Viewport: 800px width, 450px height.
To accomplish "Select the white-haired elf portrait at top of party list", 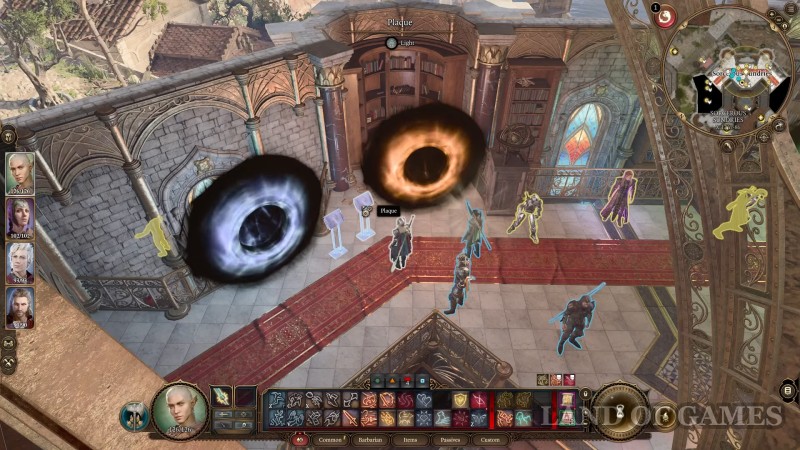I will pyautogui.click(x=20, y=172).
